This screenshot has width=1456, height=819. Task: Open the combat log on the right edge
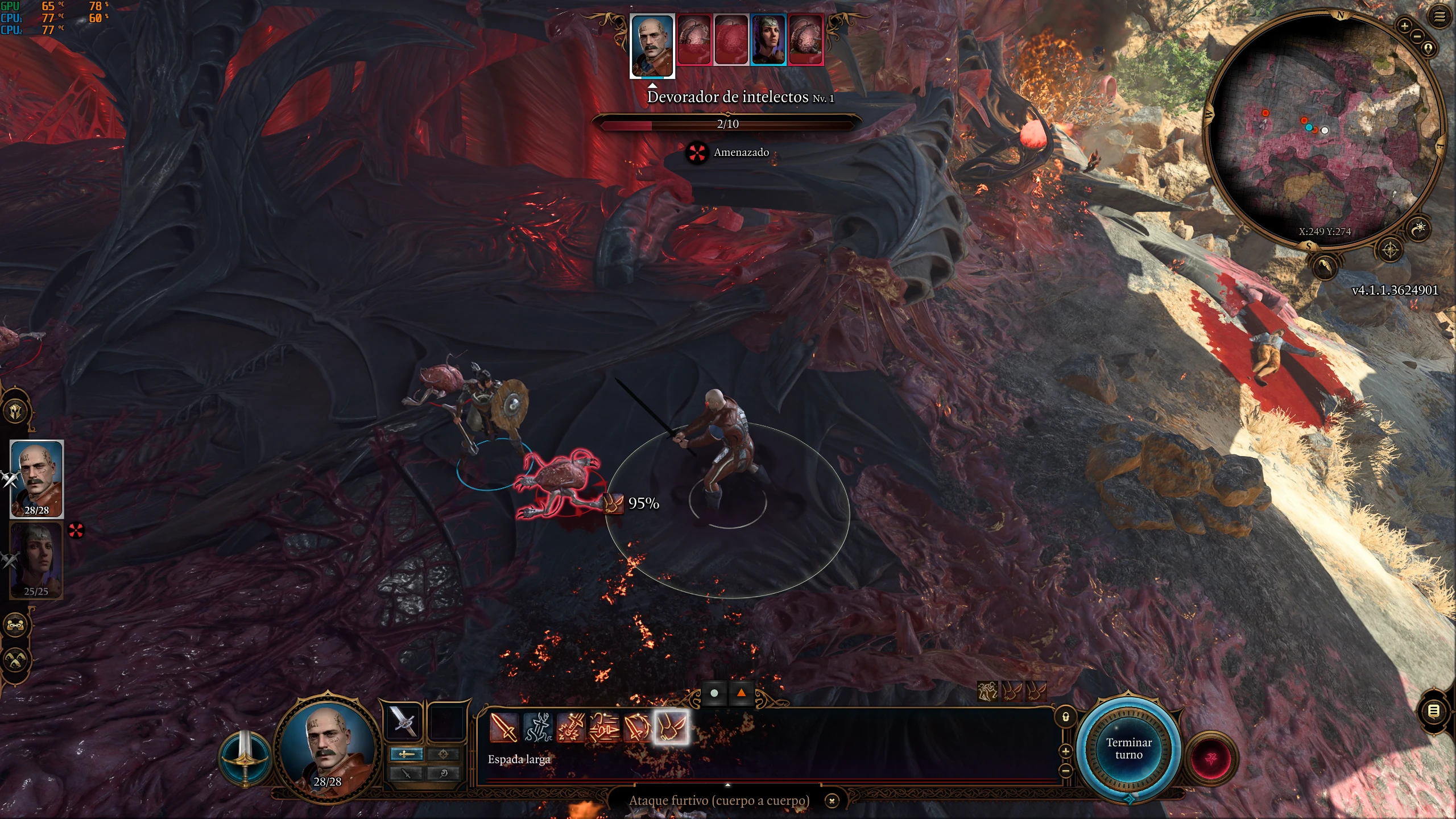(x=1434, y=711)
